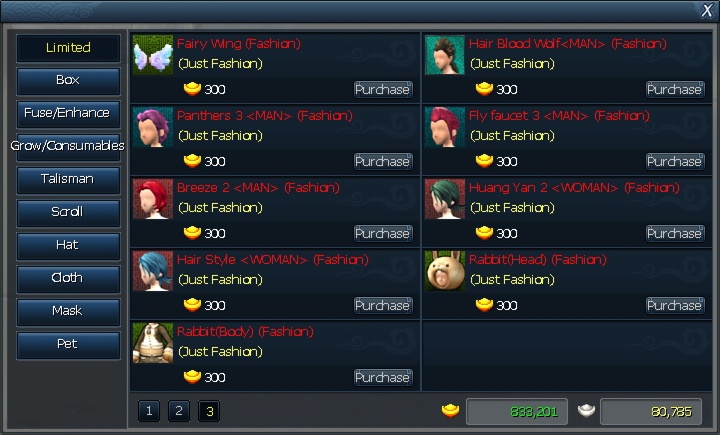This screenshot has height=435, width=720.
Task: Select the Mask category
Action: pyautogui.click(x=68, y=311)
